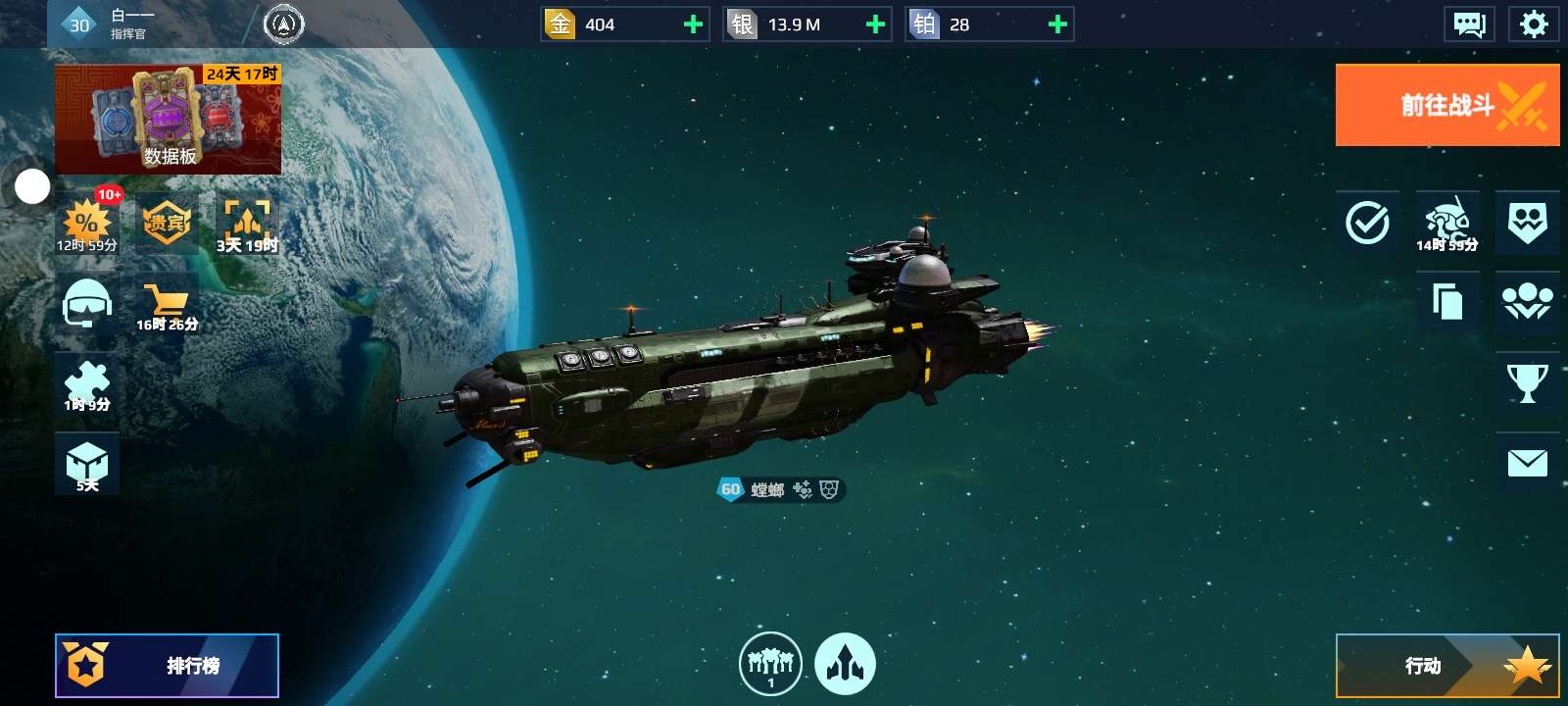The height and width of the screenshot is (706, 1568).
Task: Open the 贵宾 VIP hexagon icon
Action: click(166, 224)
